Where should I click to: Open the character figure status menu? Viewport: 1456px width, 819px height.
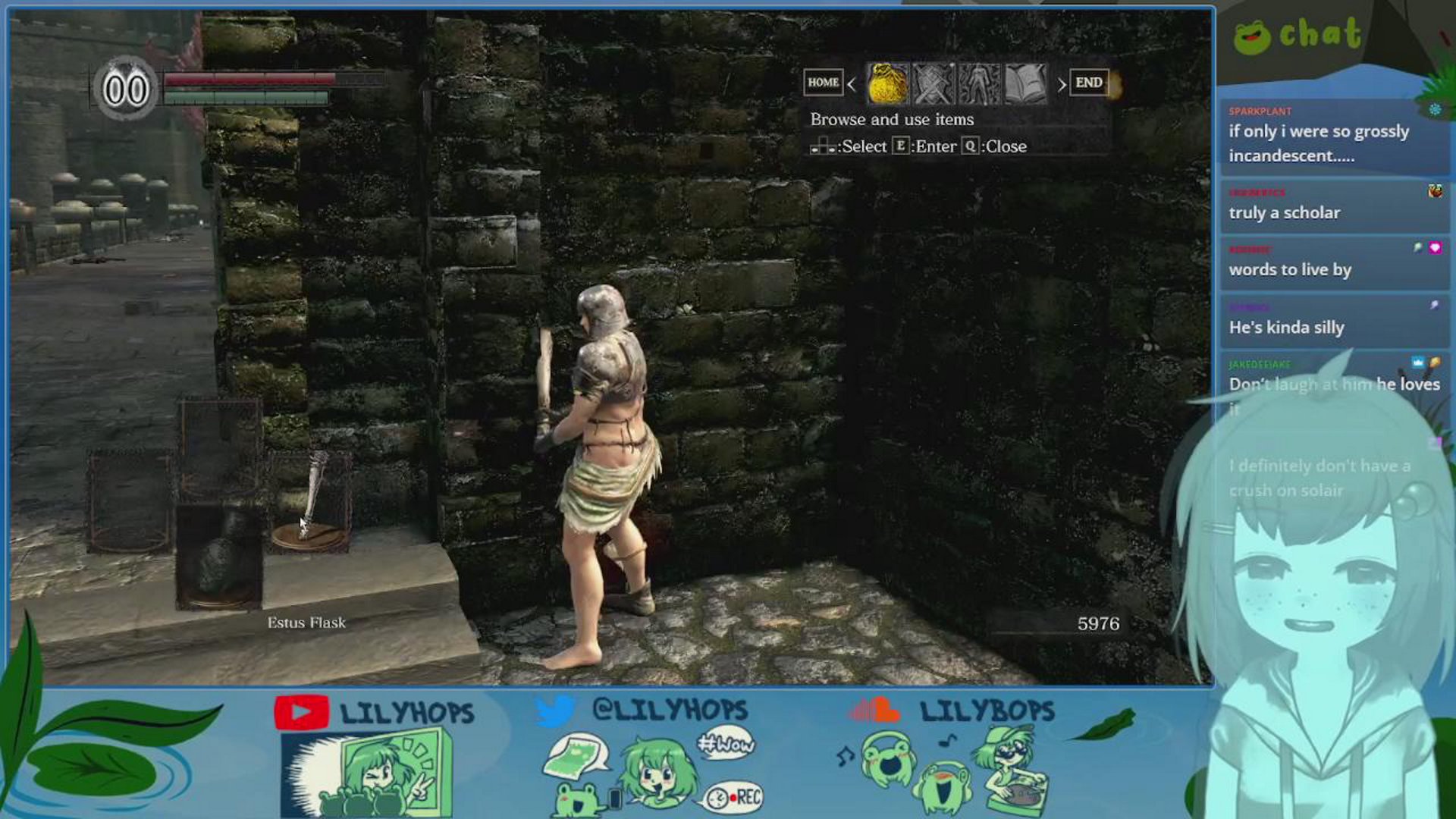point(979,83)
